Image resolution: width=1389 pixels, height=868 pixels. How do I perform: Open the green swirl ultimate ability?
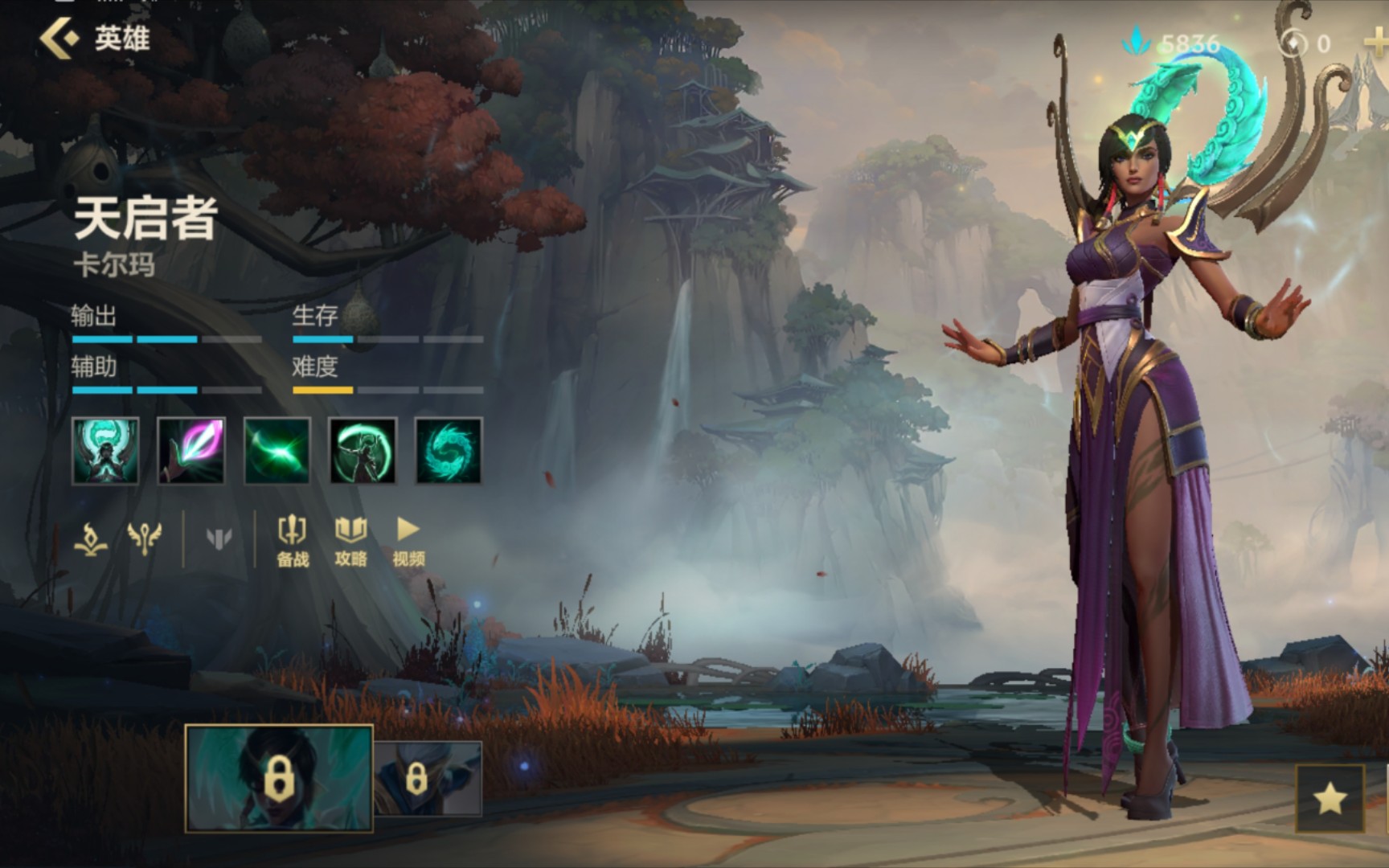pos(449,451)
